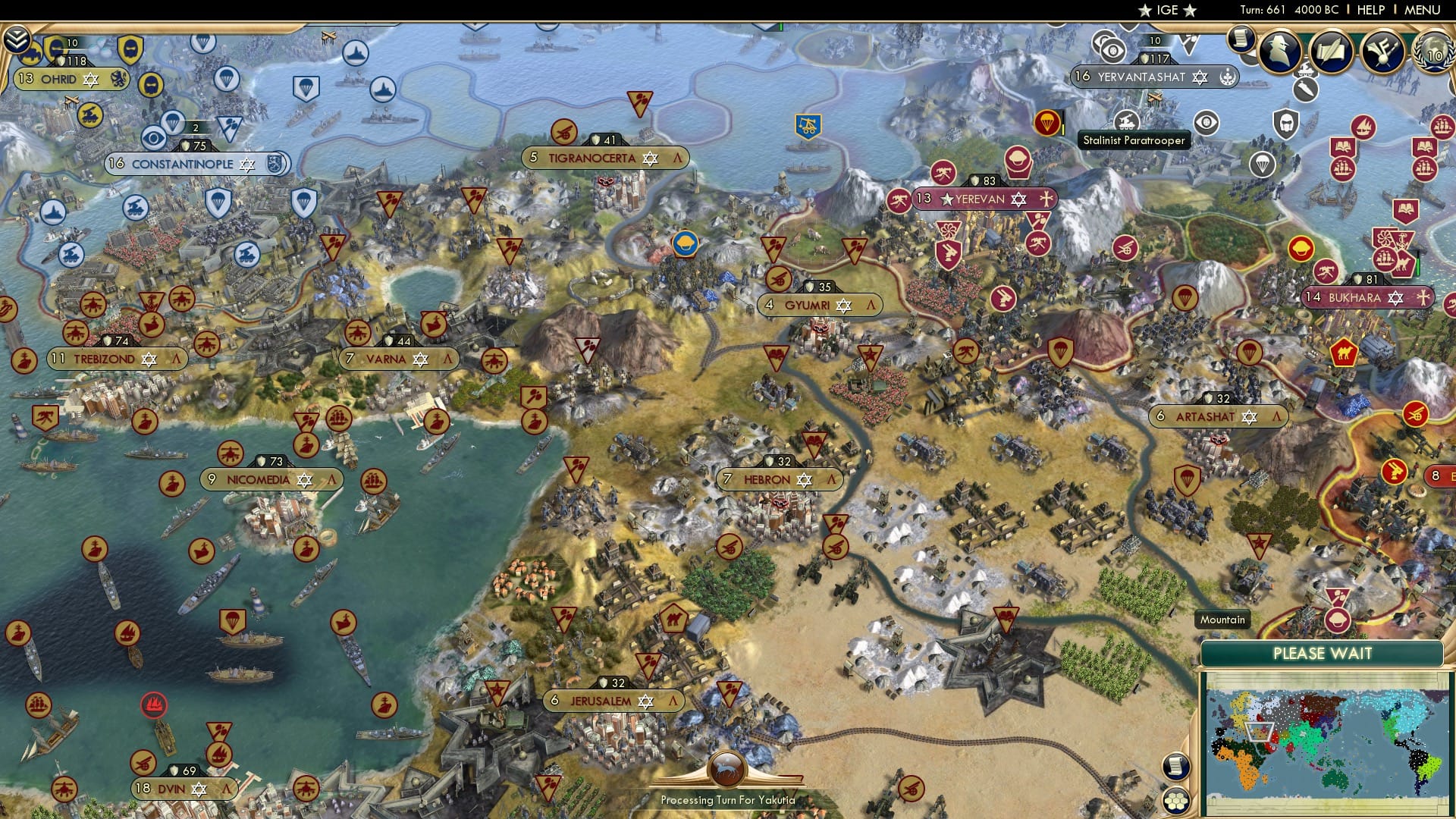Click the golden paradrop alert icon near Yerevan
Image resolution: width=1456 pixels, height=819 pixels.
click(x=1048, y=124)
